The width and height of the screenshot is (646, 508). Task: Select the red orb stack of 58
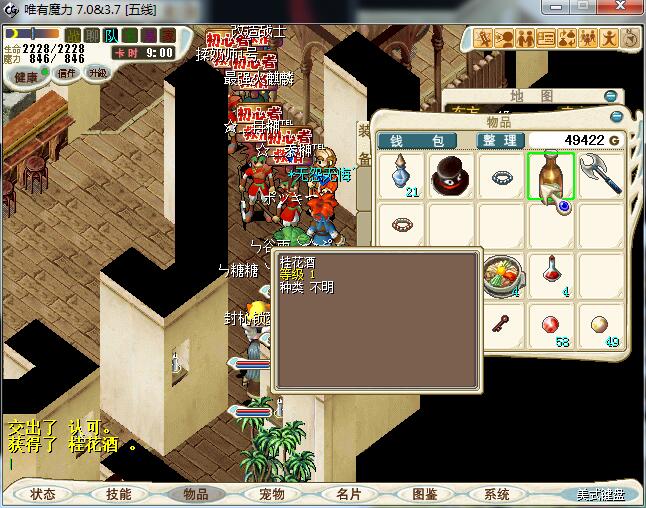click(551, 326)
